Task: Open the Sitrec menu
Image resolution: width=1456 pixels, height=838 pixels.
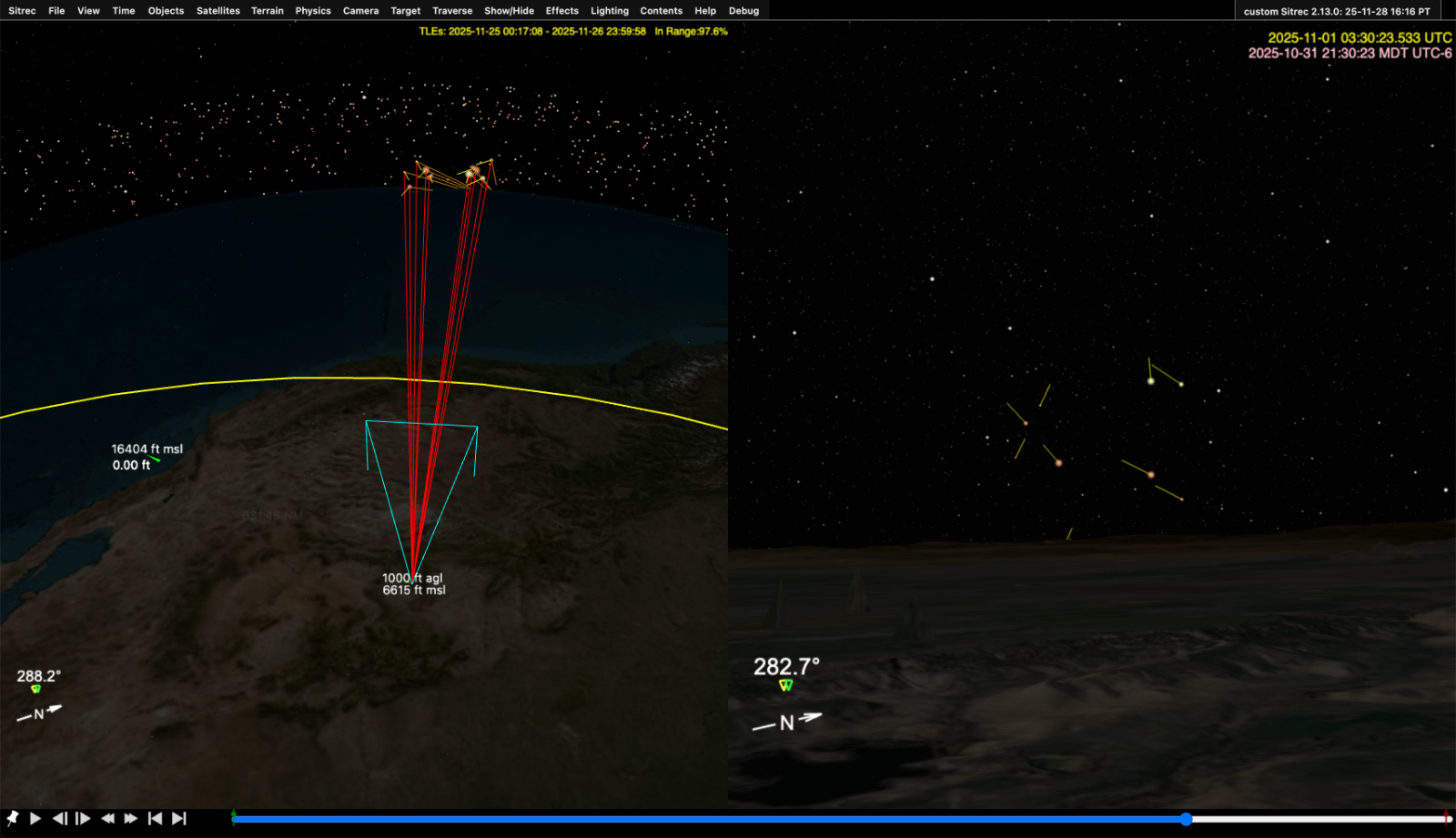Action: click(x=22, y=11)
